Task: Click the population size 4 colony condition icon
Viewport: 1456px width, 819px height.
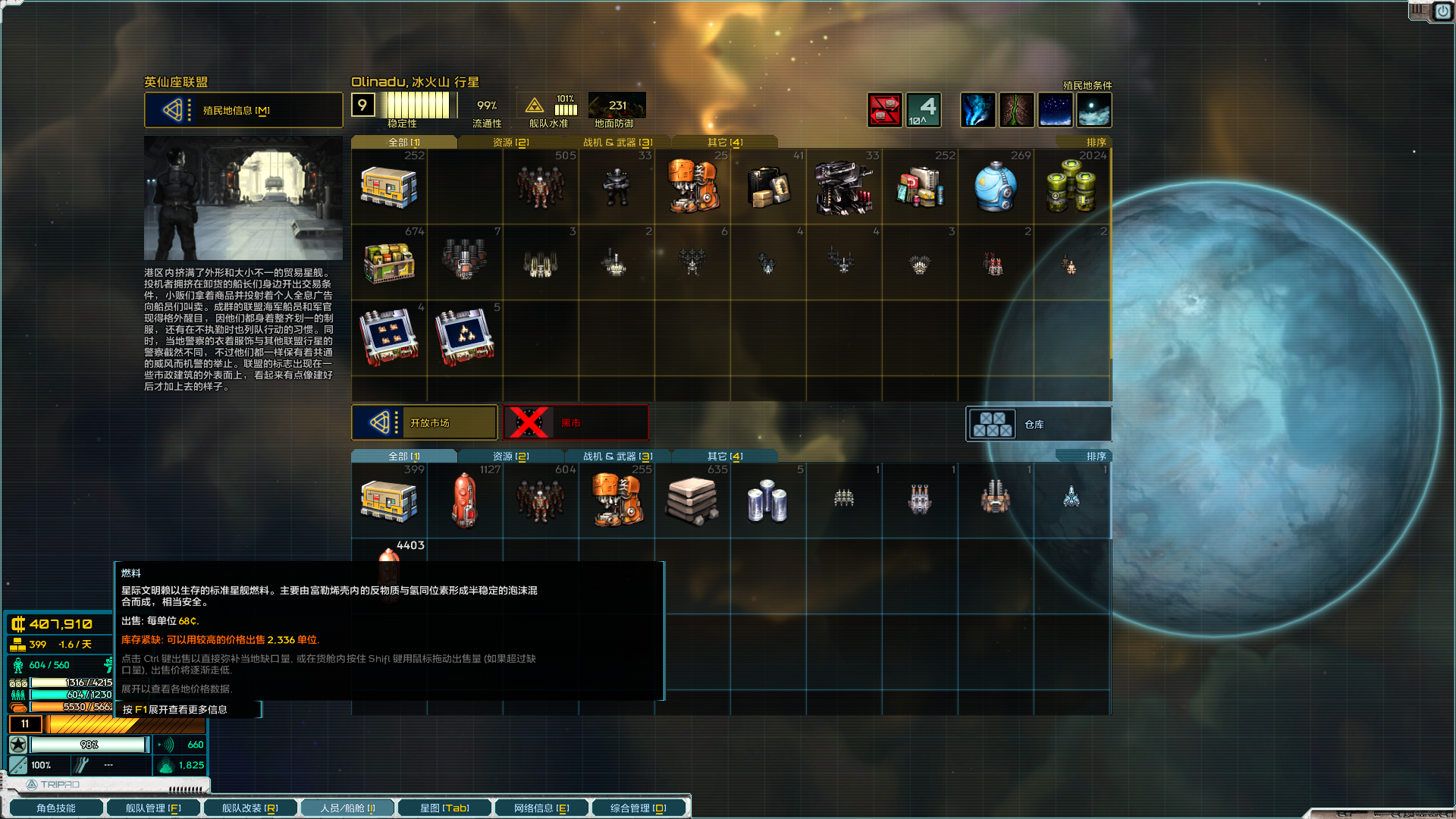Action: [x=922, y=109]
